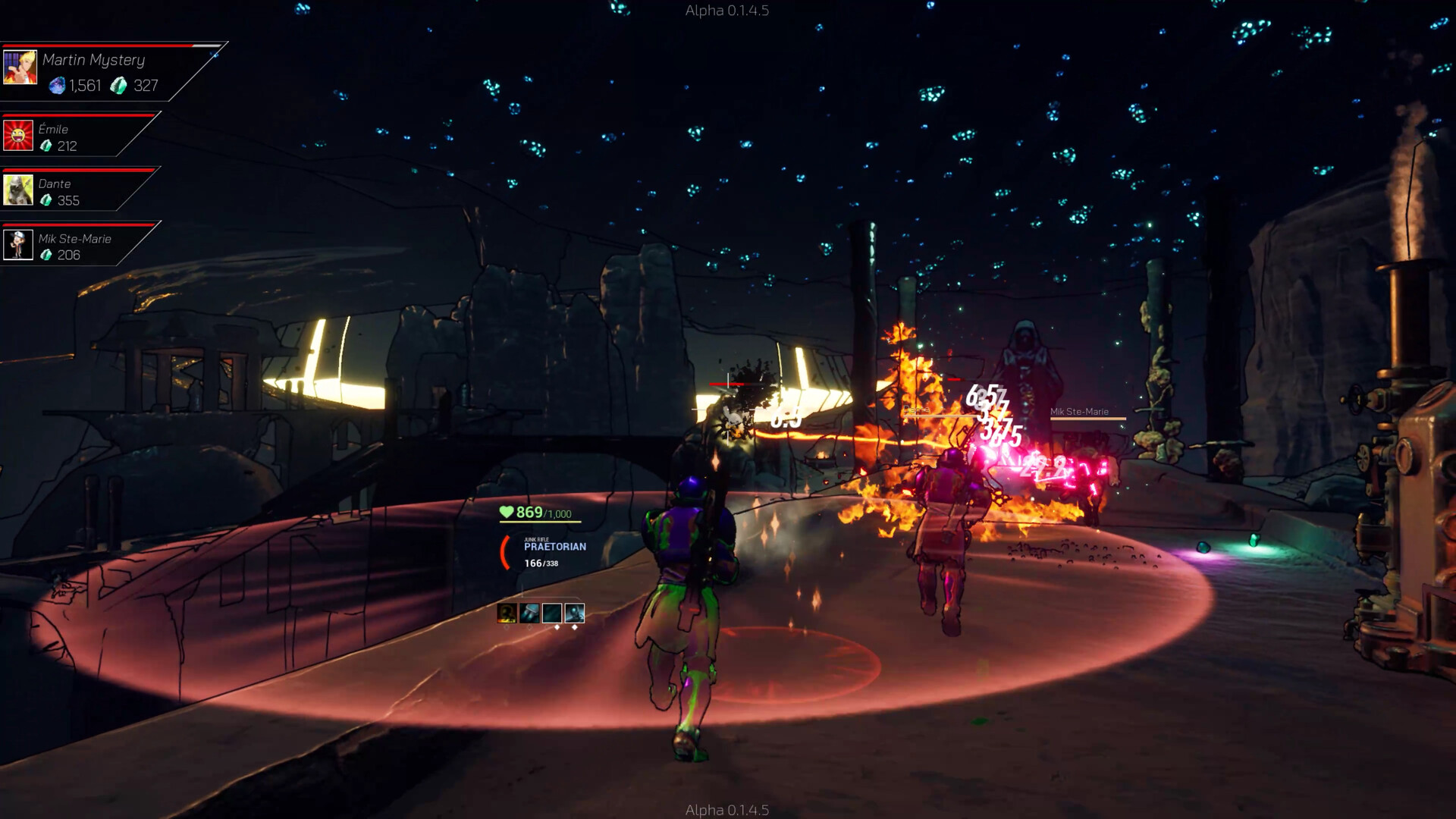Select Mik Ste-Marie's party row
The height and width of the screenshot is (819, 1456).
click(76, 246)
